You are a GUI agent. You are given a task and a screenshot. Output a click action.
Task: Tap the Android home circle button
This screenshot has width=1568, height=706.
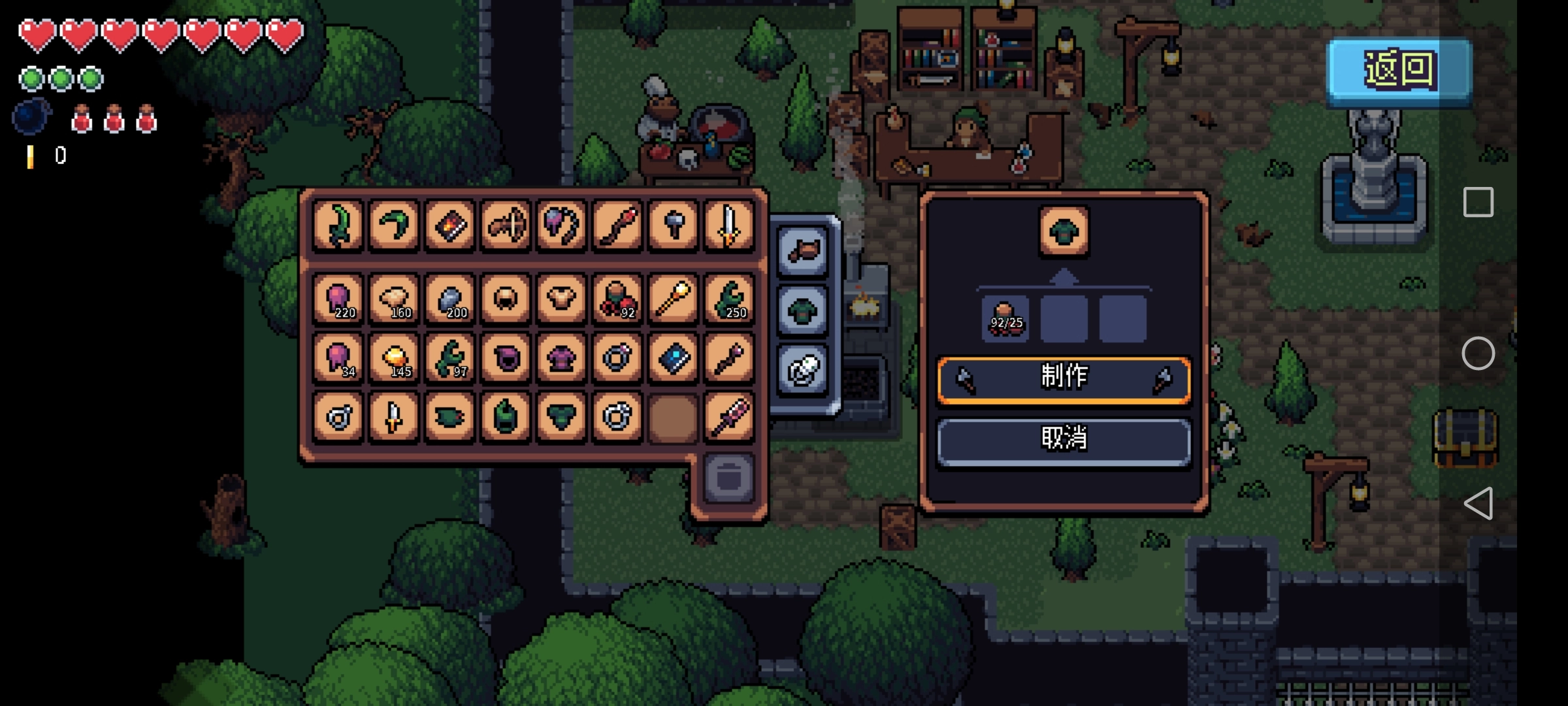tap(1478, 354)
